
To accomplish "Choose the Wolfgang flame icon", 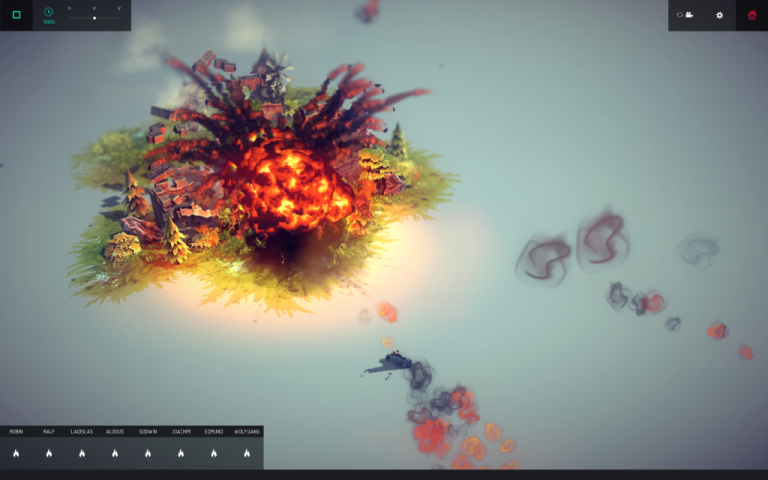I will [x=247, y=453].
